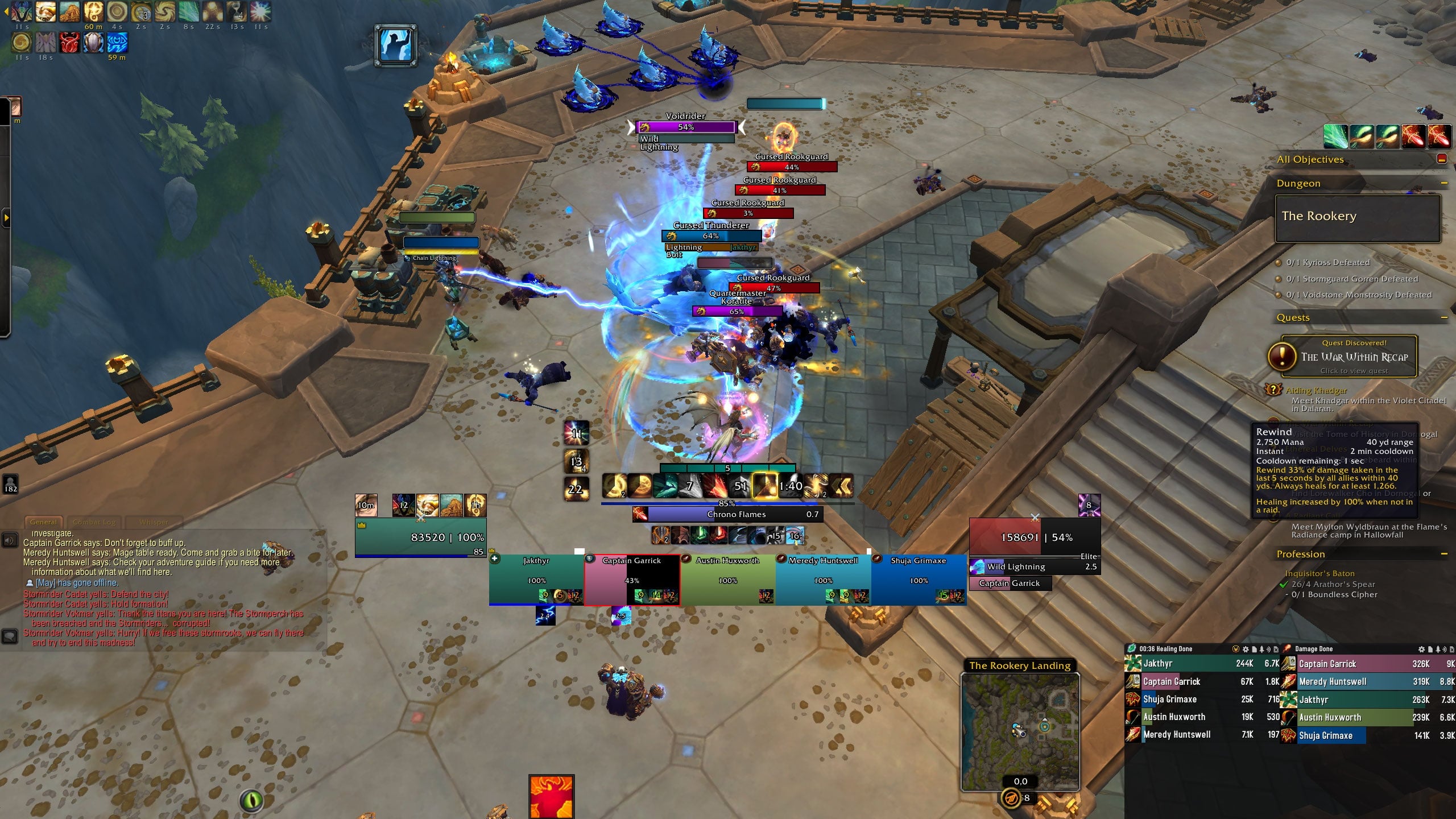Collapse the Quests section in the objective tracker
Image resolution: width=1456 pixels, height=819 pixels.
click(x=1445, y=317)
